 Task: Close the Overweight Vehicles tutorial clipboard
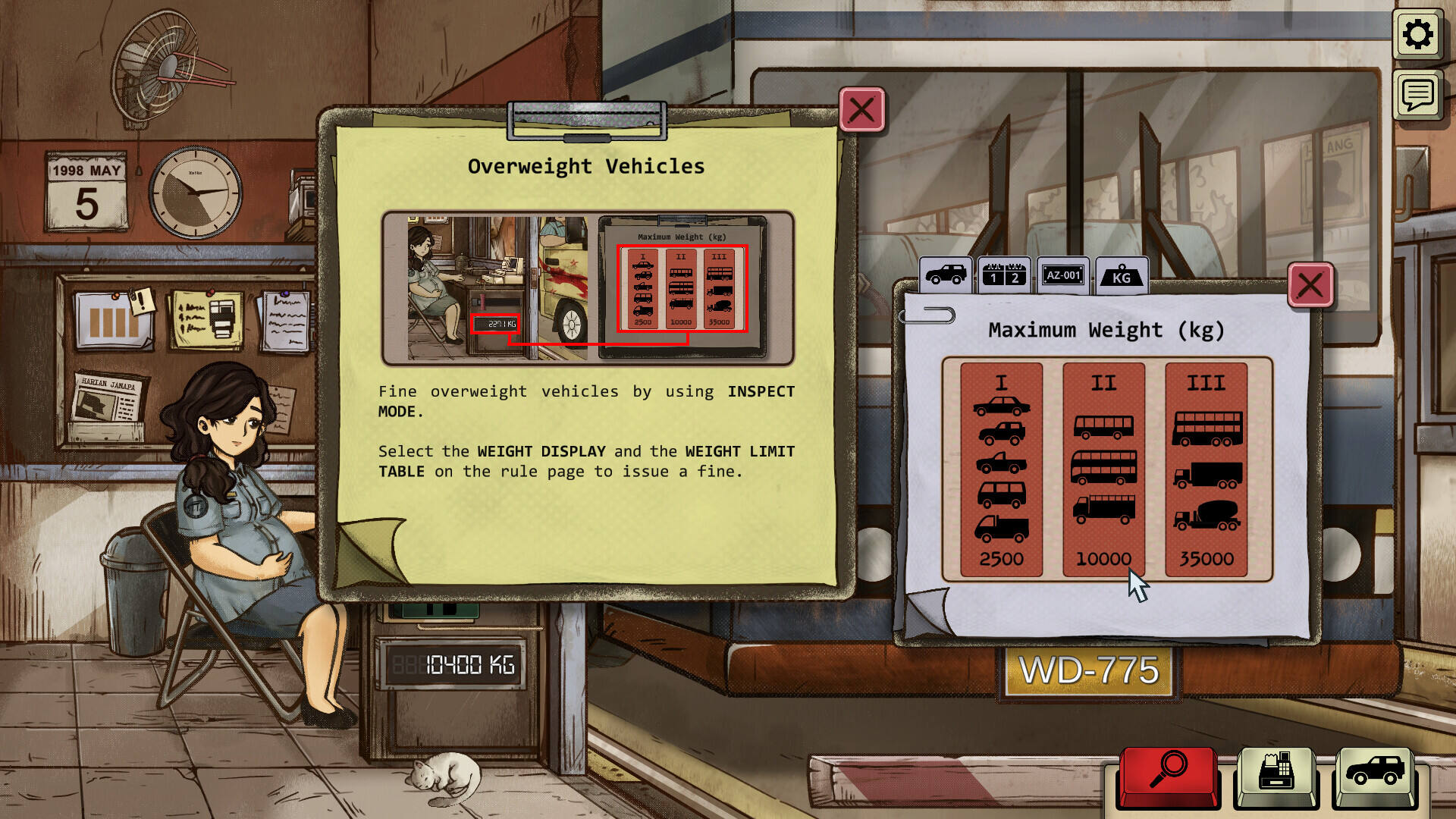[861, 111]
